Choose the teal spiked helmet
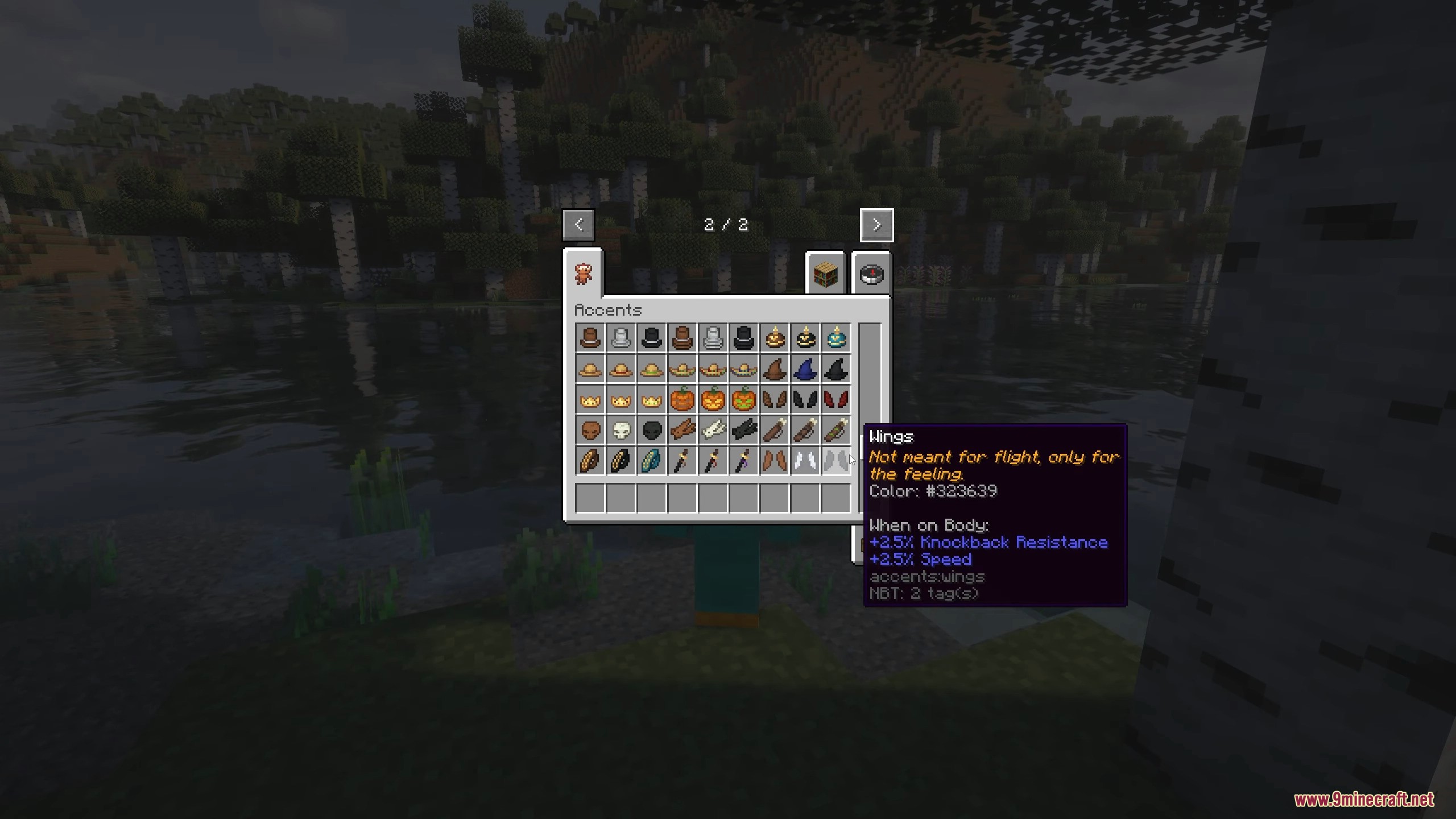Viewport: 1456px width, 819px height. [x=835, y=339]
